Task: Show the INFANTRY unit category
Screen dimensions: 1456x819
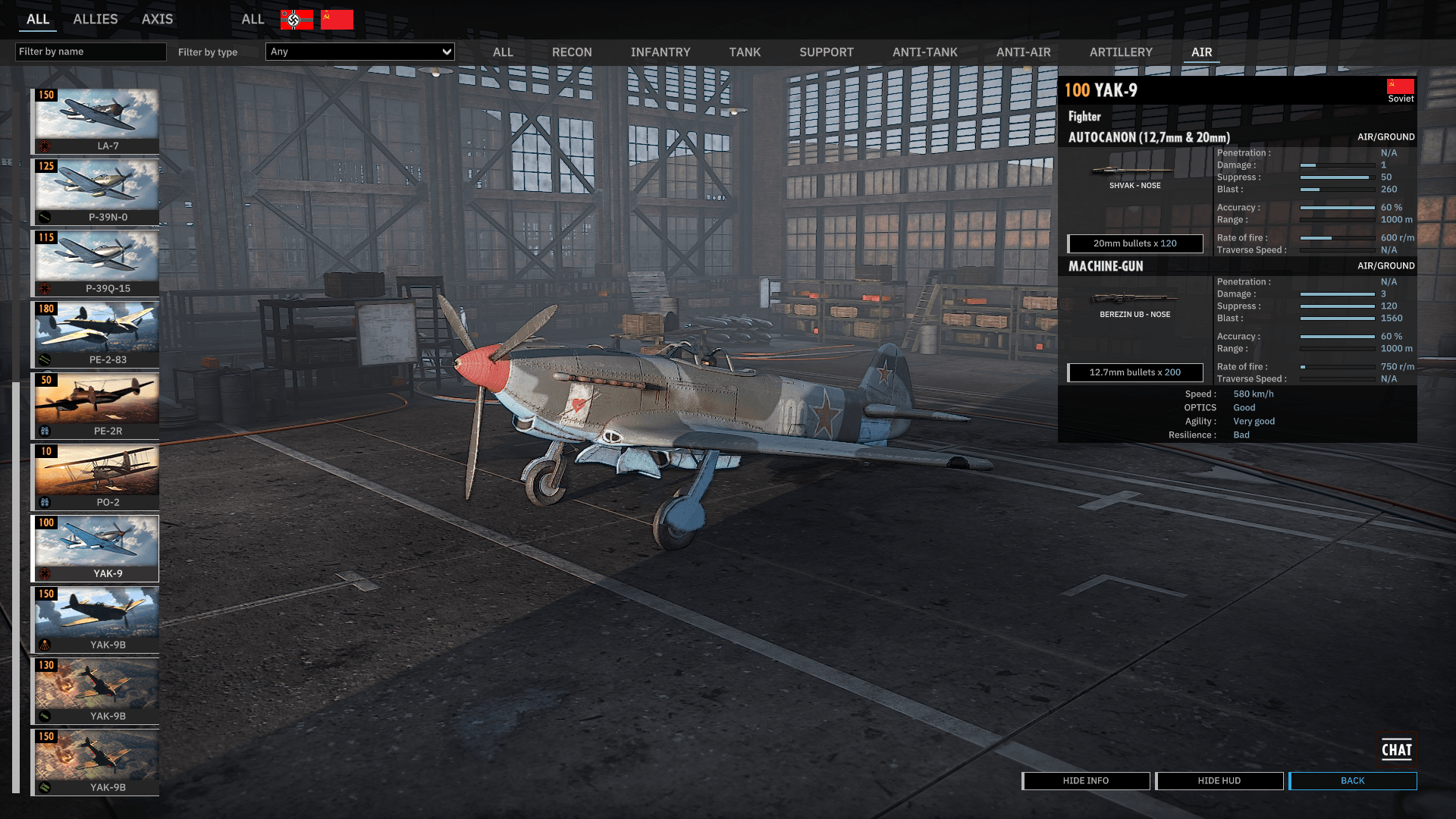Action: click(661, 52)
